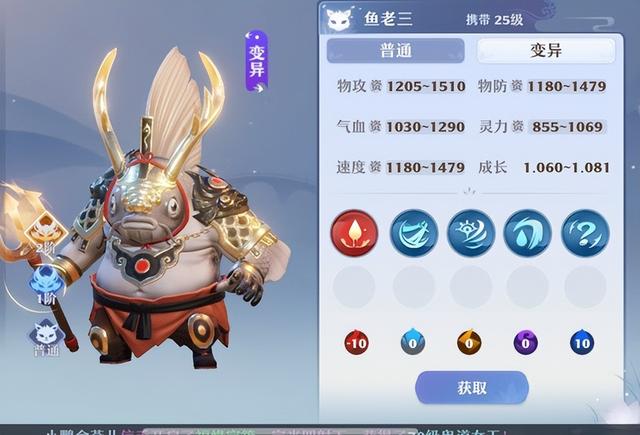Viewport: 640px width, 435px height.
Task: Switch to the 普通 tab
Action: (x=395, y=51)
